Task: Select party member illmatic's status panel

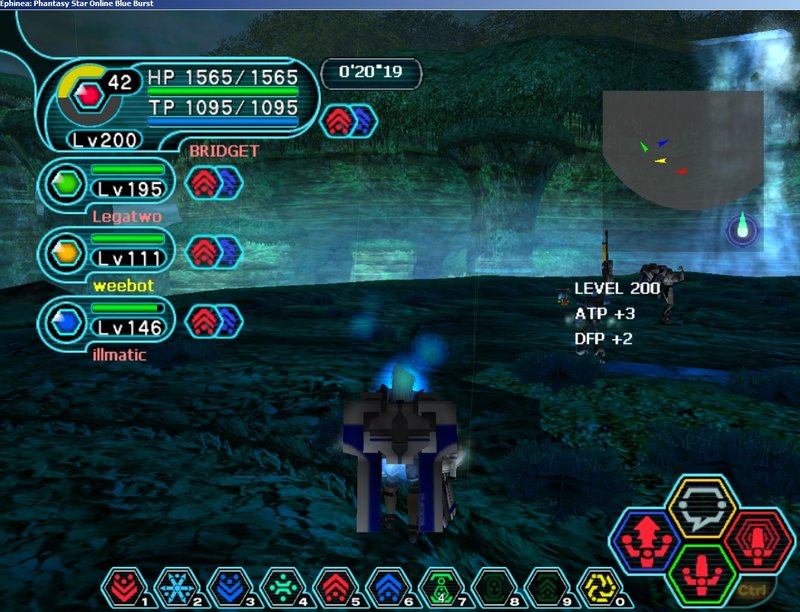Action: tap(107, 320)
